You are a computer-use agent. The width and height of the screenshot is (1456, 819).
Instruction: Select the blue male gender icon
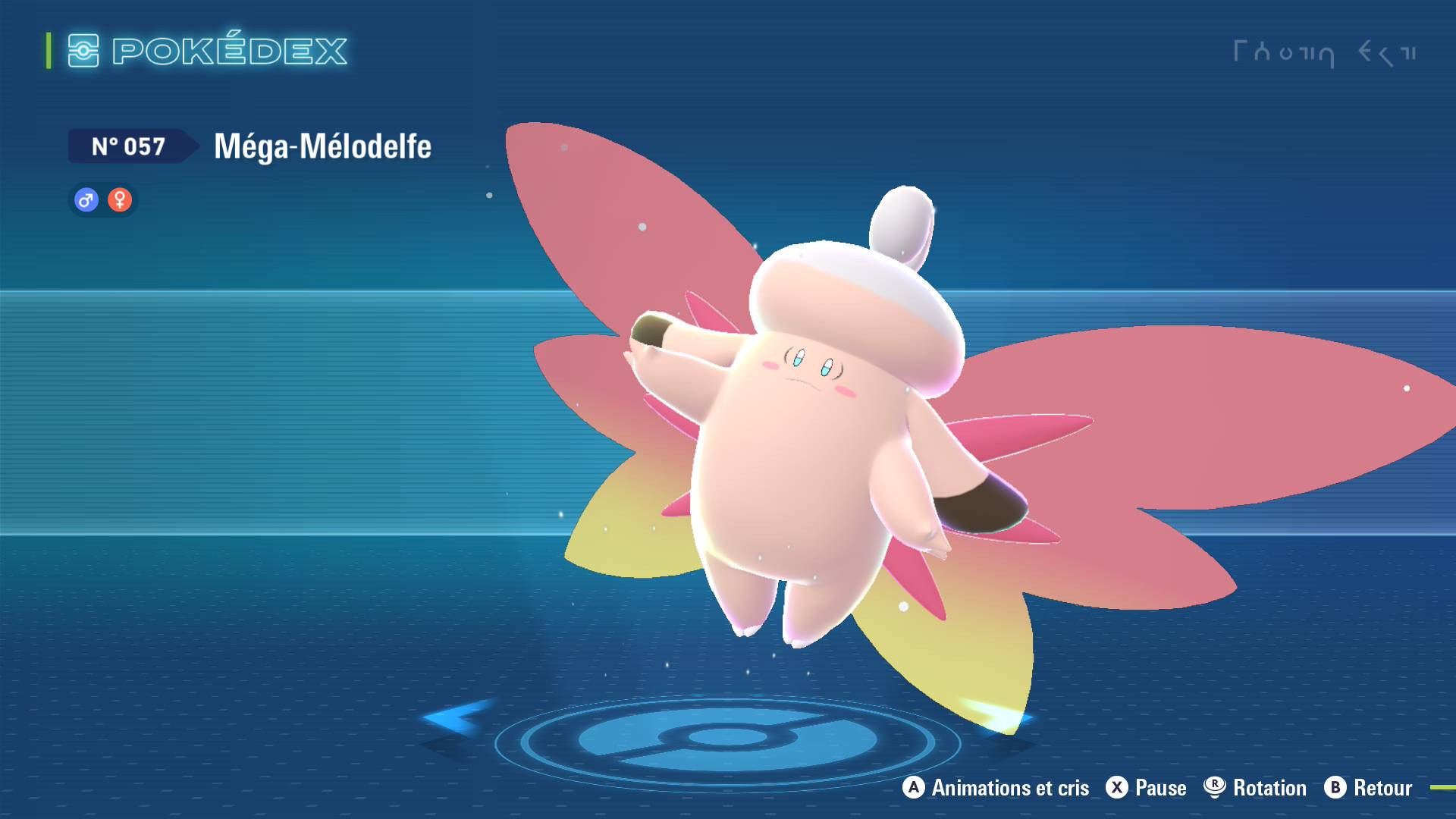click(x=86, y=200)
